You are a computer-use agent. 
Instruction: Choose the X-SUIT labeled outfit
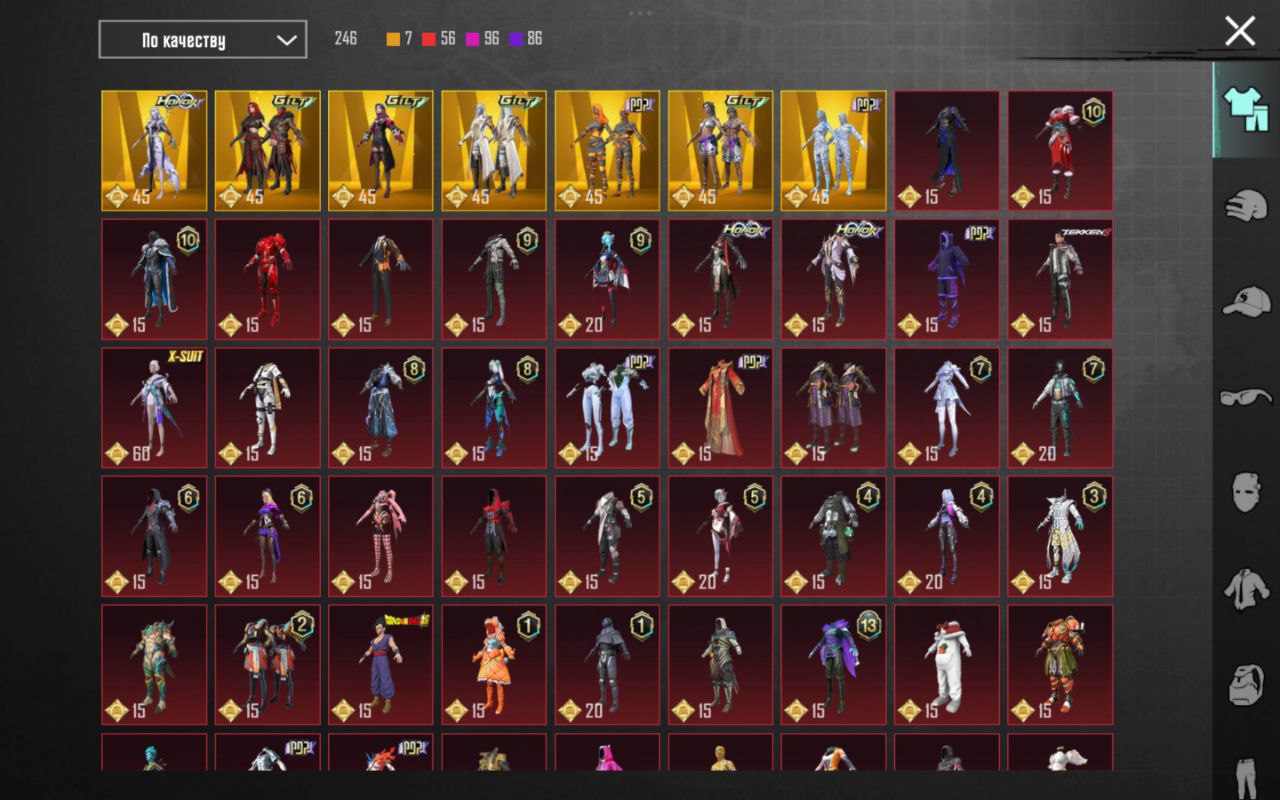(x=154, y=407)
